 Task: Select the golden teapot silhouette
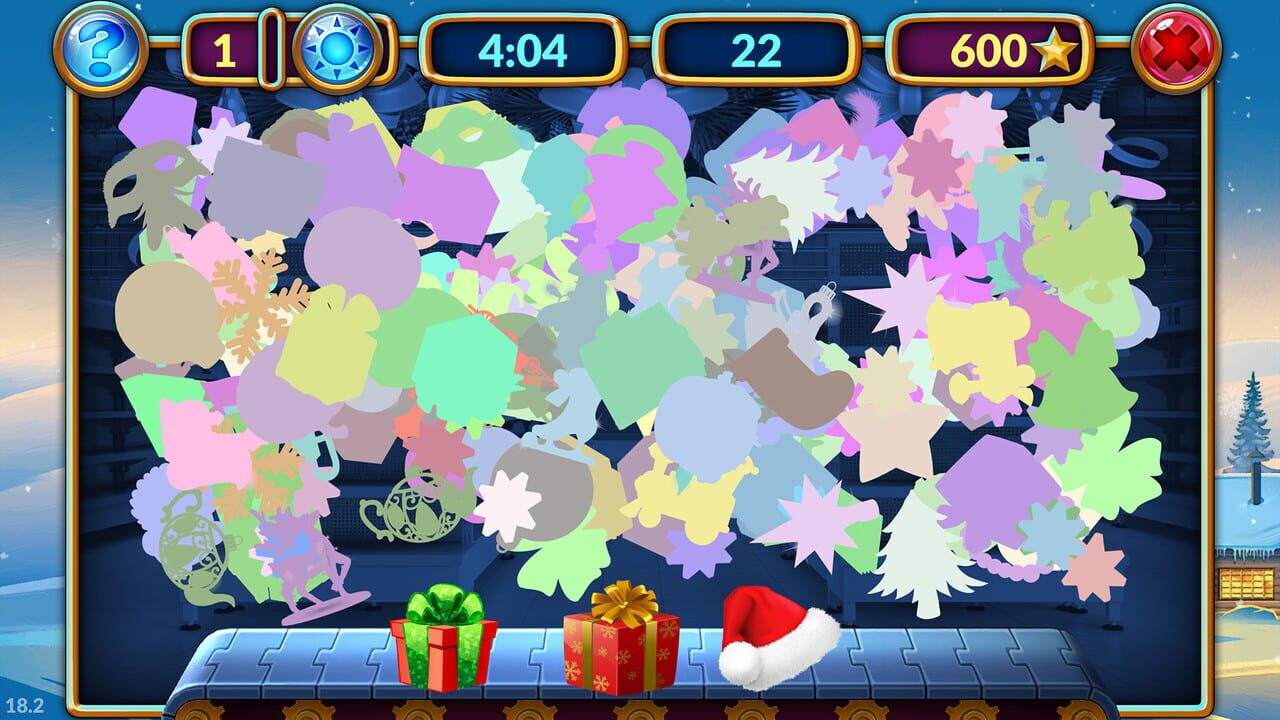coord(407,510)
